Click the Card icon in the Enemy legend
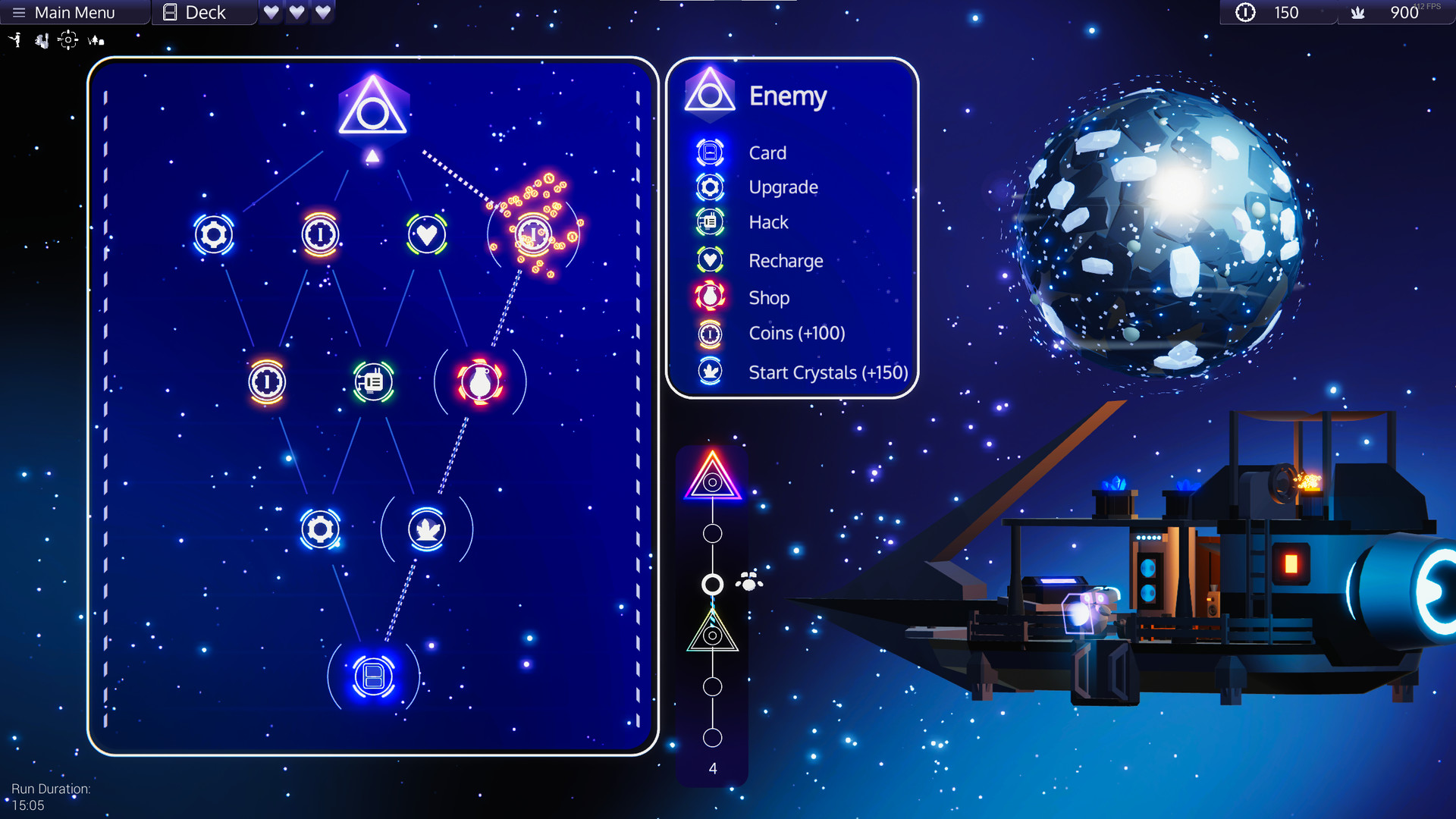 [709, 152]
